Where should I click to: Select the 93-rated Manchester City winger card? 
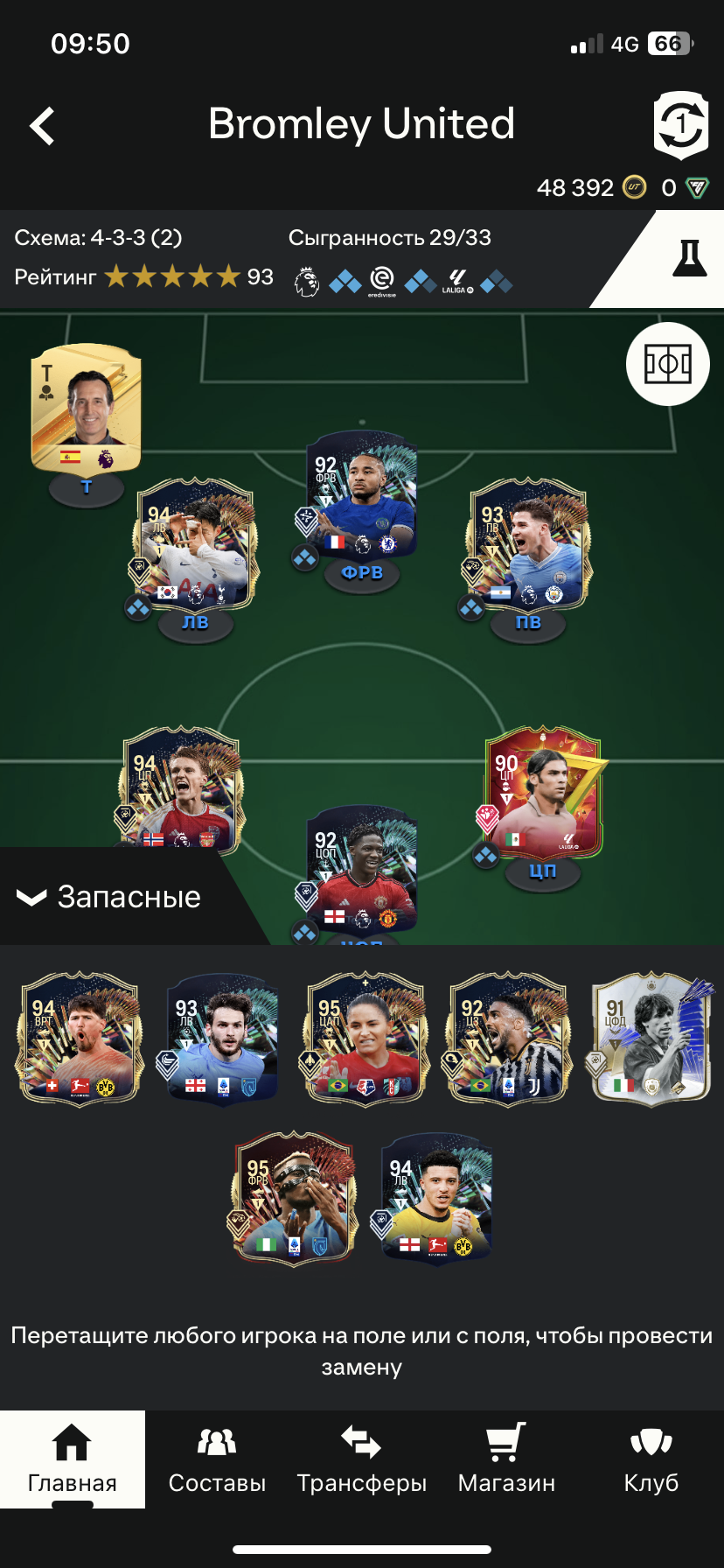(528, 544)
